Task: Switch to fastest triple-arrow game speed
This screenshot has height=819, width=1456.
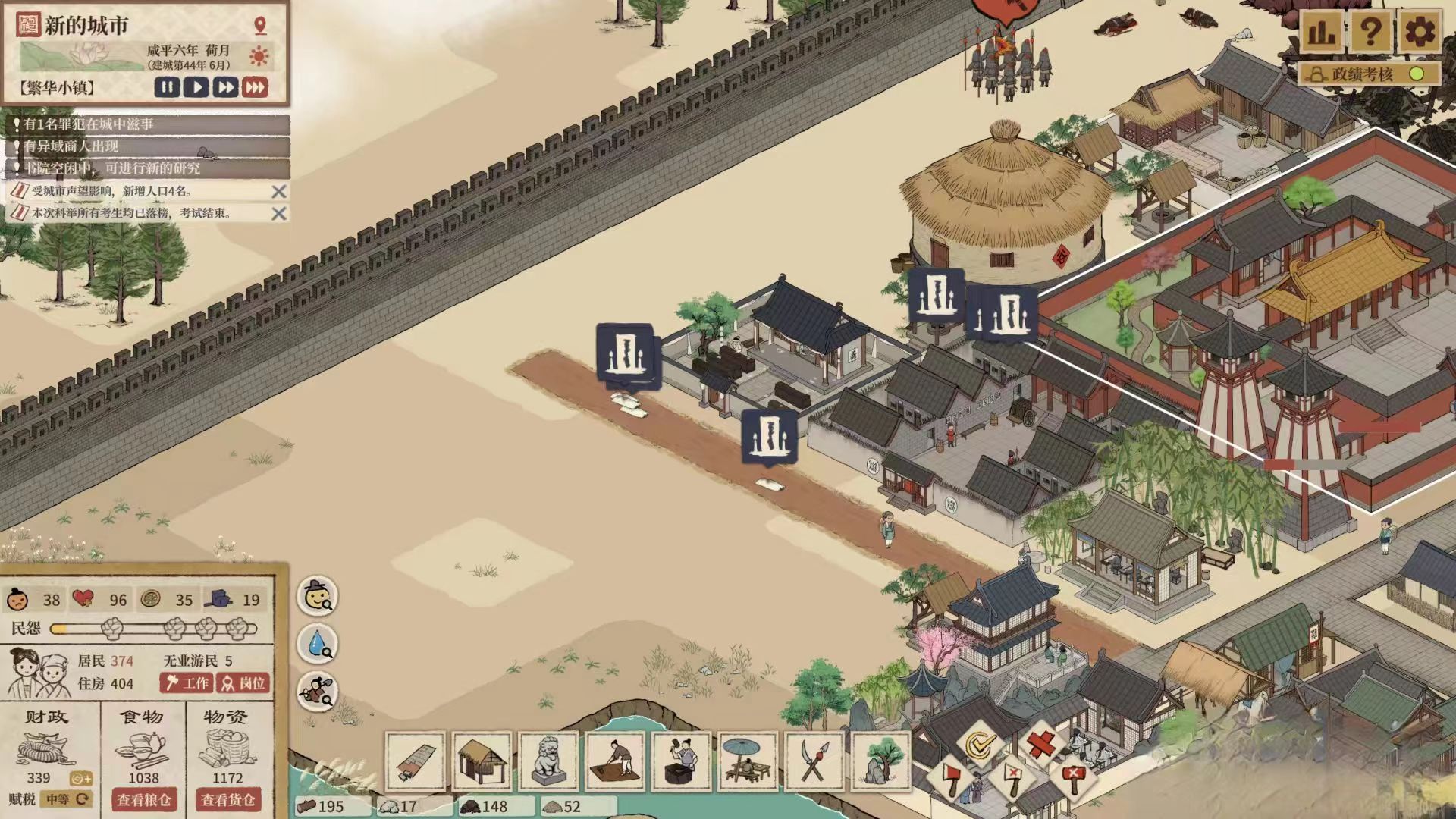Action: 255,87
